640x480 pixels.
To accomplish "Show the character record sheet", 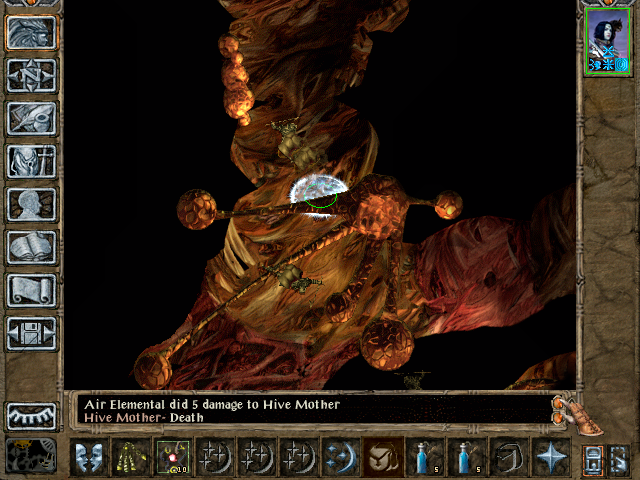I will [31, 204].
